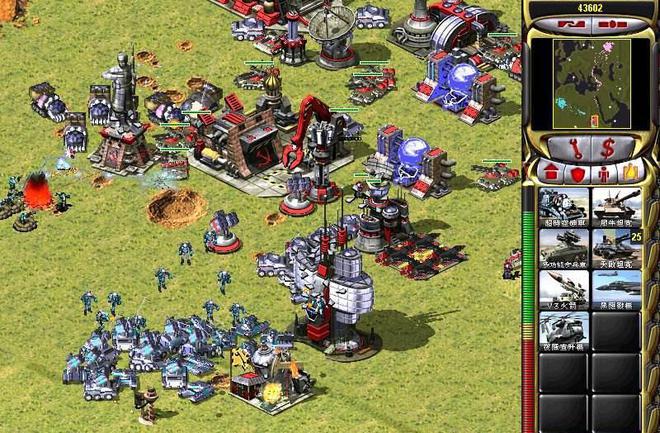Build a V3 rocket launcher
660x433 pixels.
click(564, 288)
